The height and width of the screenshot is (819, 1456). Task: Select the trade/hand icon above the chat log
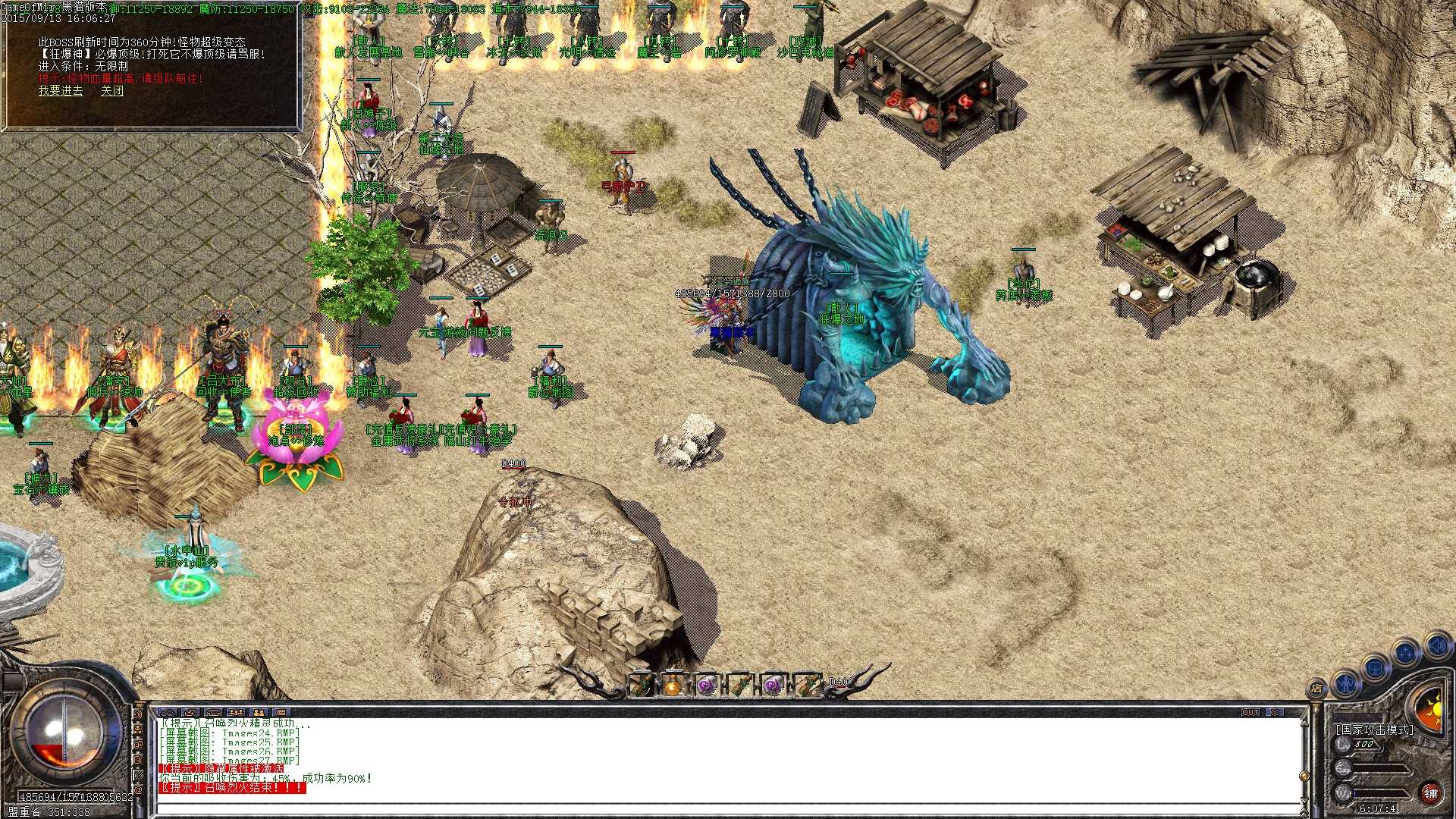coord(191,713)
